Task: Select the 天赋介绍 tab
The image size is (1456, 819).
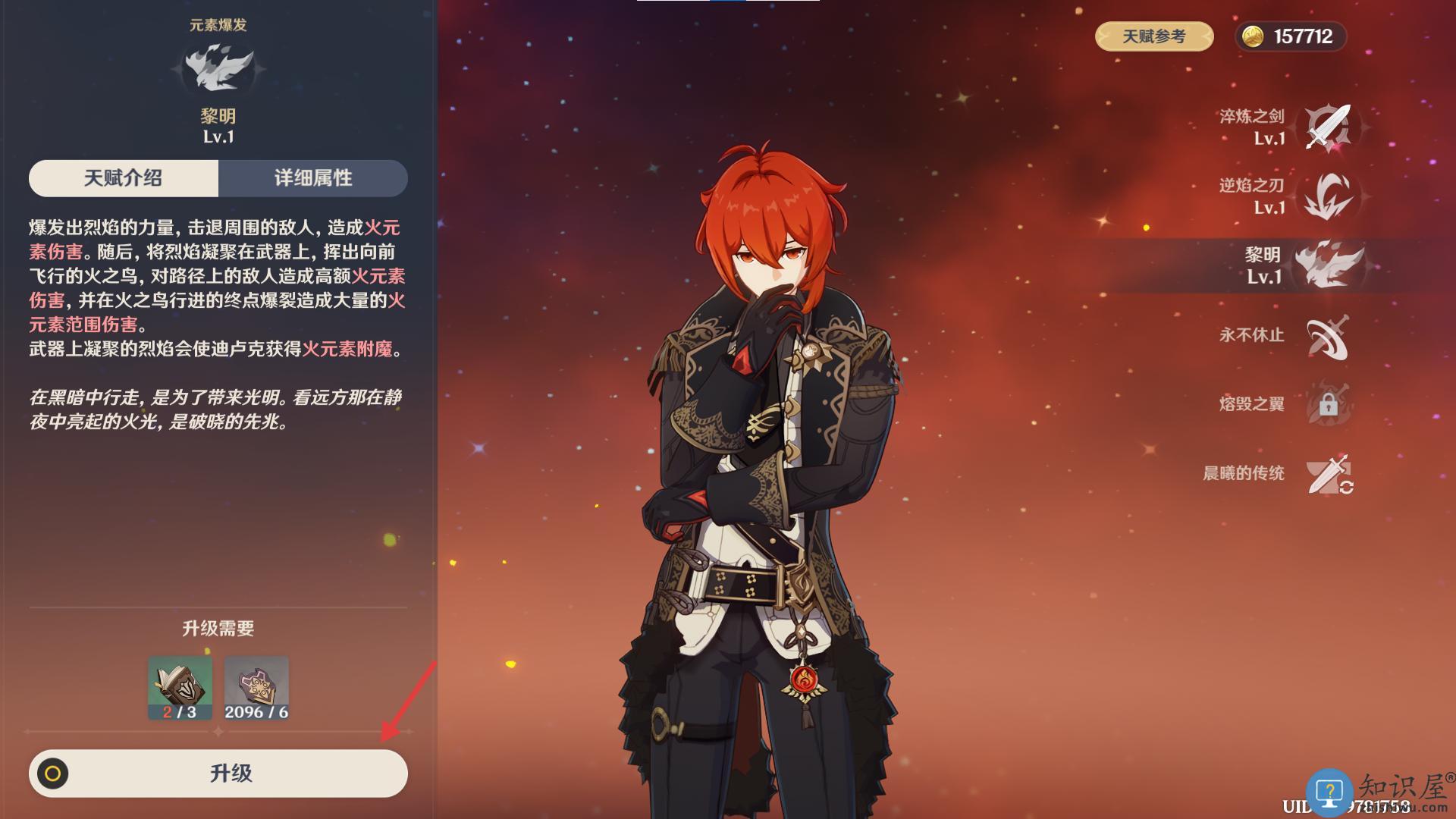Action: point(124,178)
